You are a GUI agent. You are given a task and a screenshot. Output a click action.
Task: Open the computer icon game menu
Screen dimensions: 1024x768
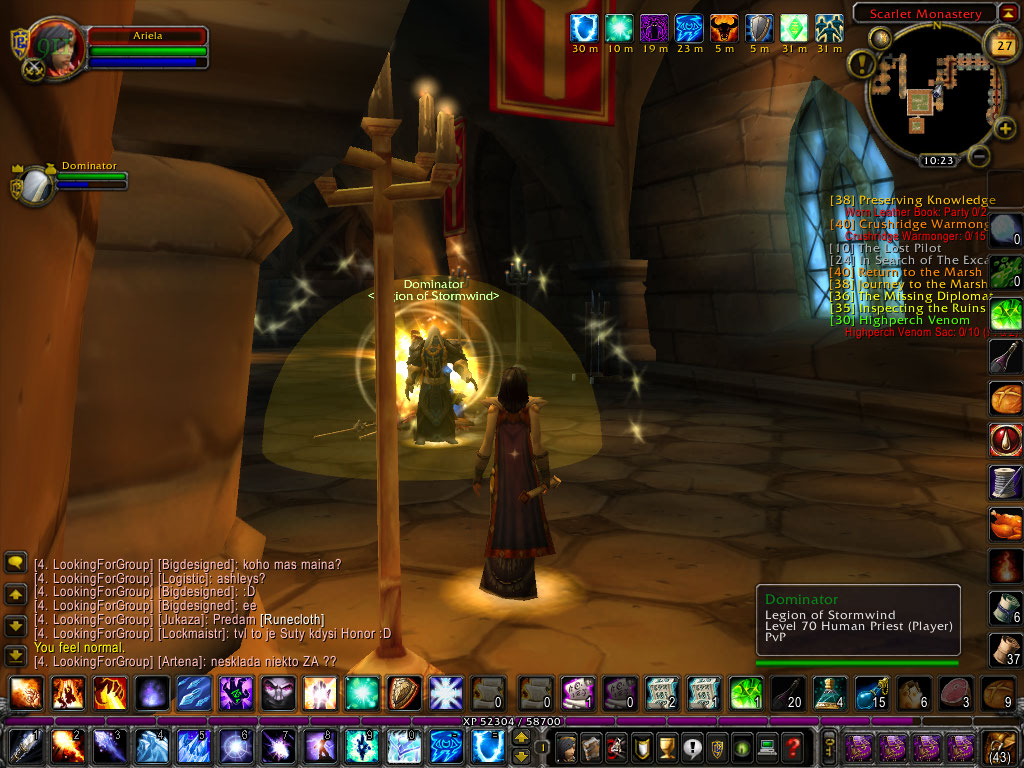tap(767, 747)
